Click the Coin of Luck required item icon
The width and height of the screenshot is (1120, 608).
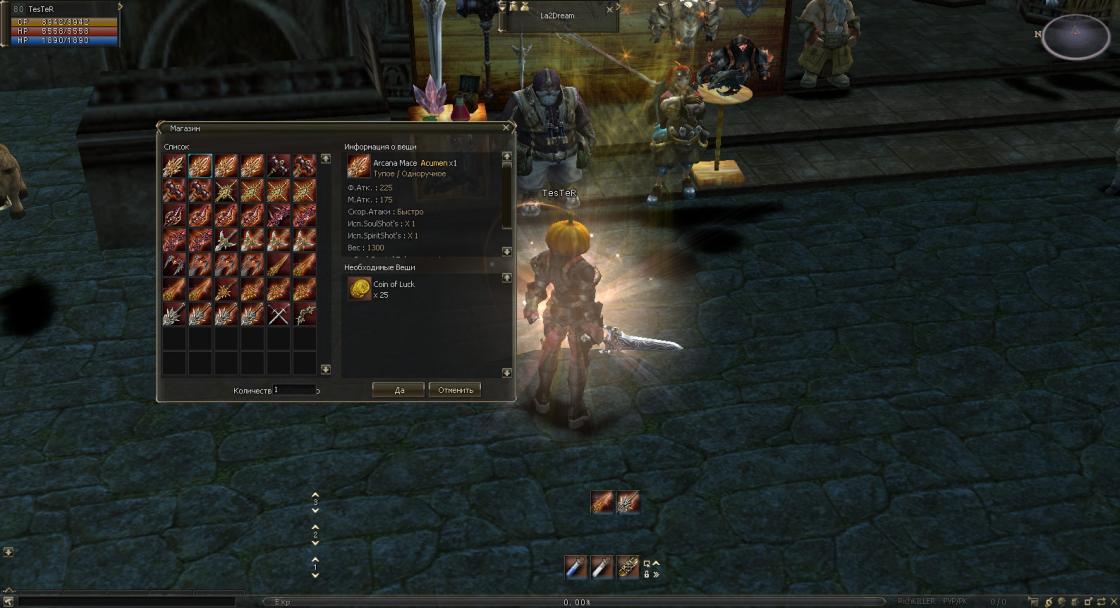point(358,289)
